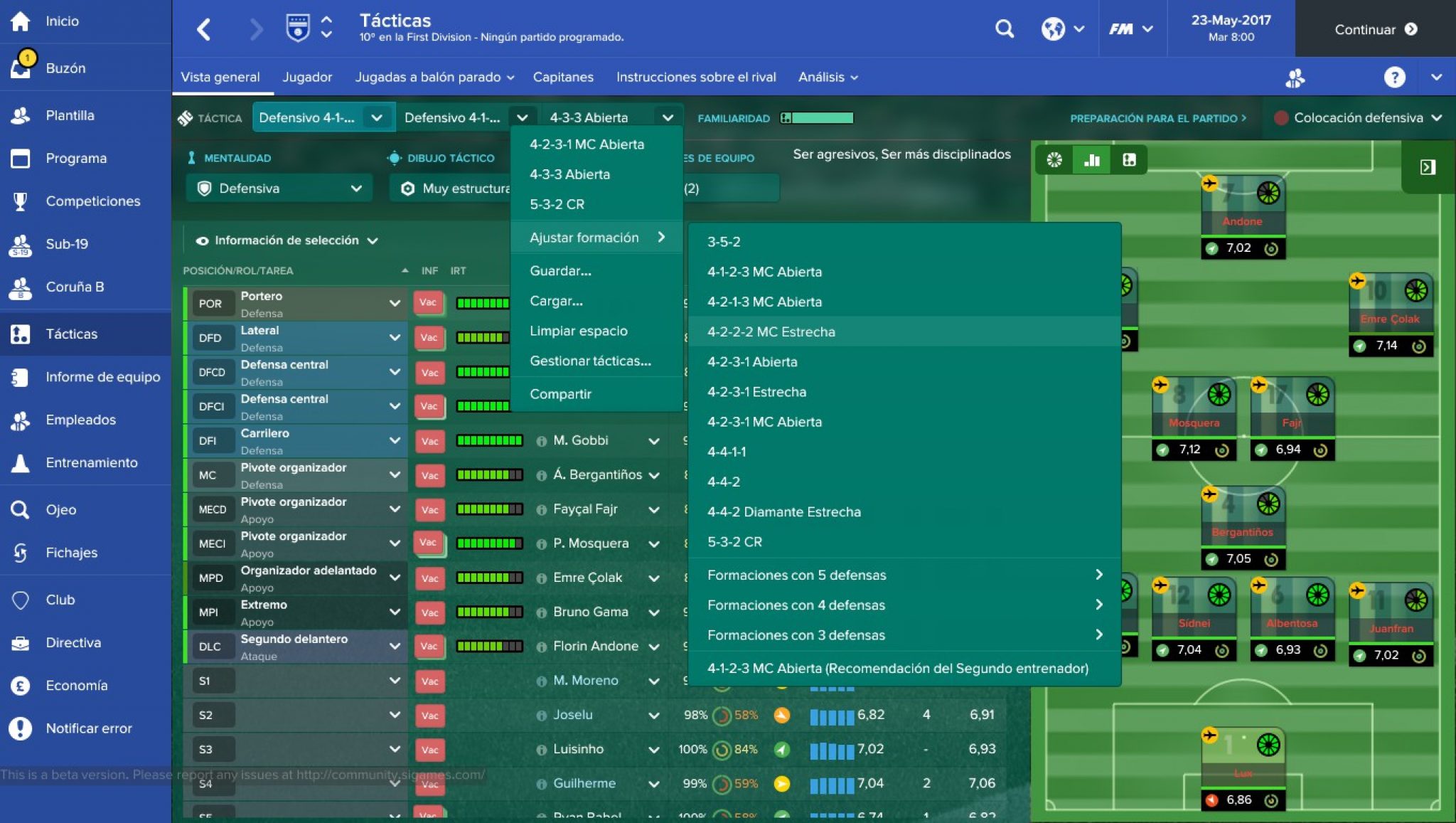Switch pitch display to the bar-chart view toggle
Image resolution: width=1456 pixels, height=823 pixels.
[x=1091, y=160]
